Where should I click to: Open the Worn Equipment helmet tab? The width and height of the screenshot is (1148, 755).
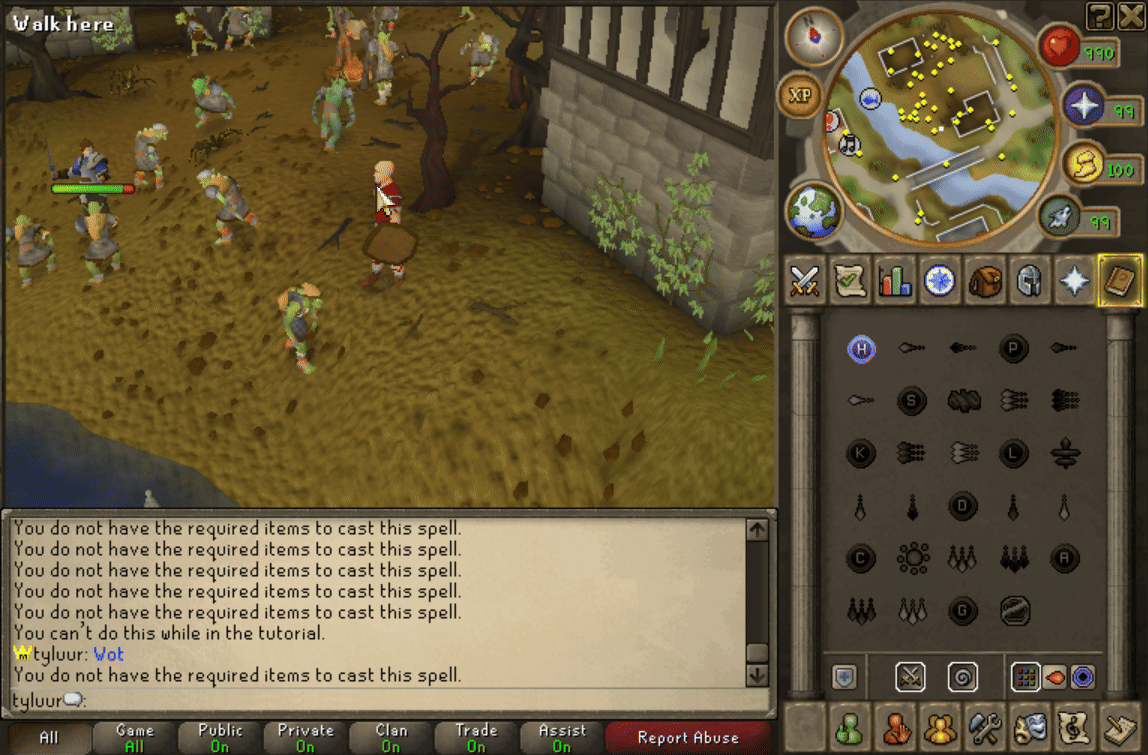pos(1030,281)
